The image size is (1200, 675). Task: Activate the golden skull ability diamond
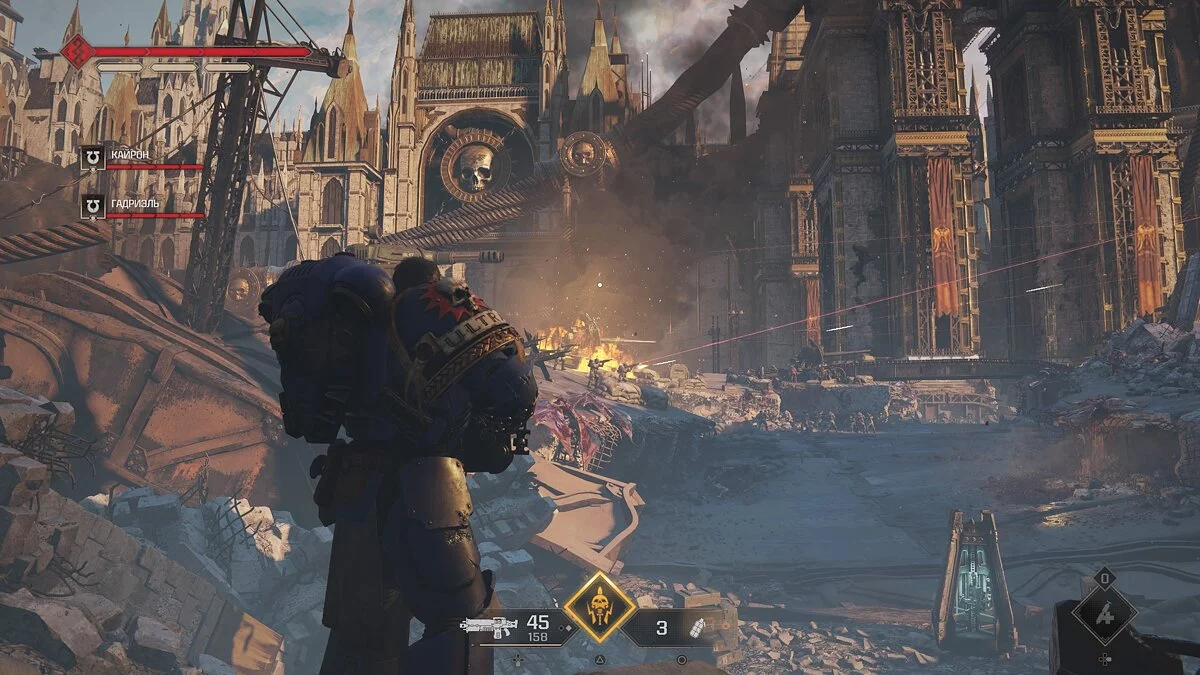tap(599, 607)
